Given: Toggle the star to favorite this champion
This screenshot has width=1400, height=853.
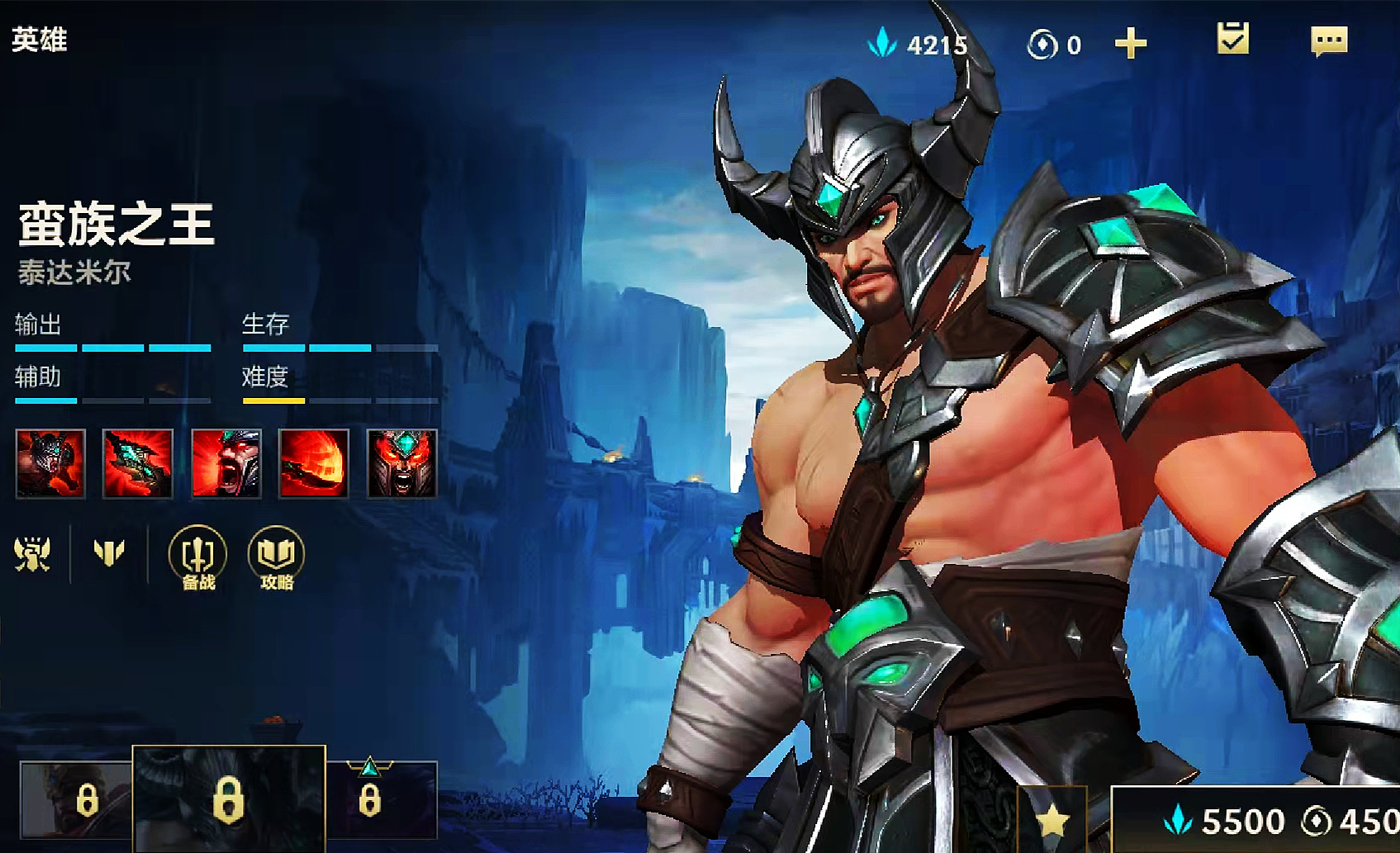Looking at the screenshot, I should [x=1053, y=821].
